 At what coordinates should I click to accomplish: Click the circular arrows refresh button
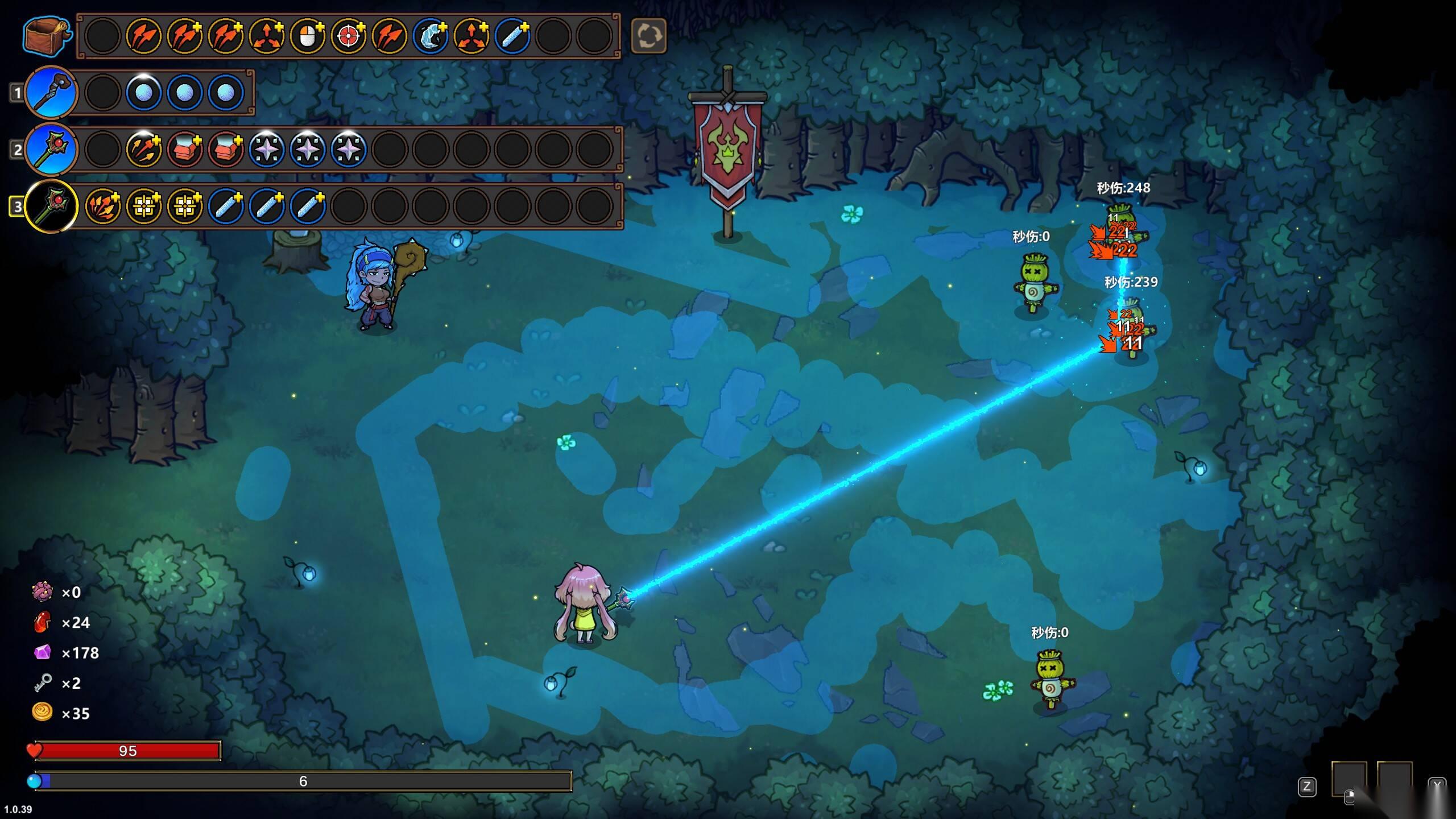[x=648, y=36]
